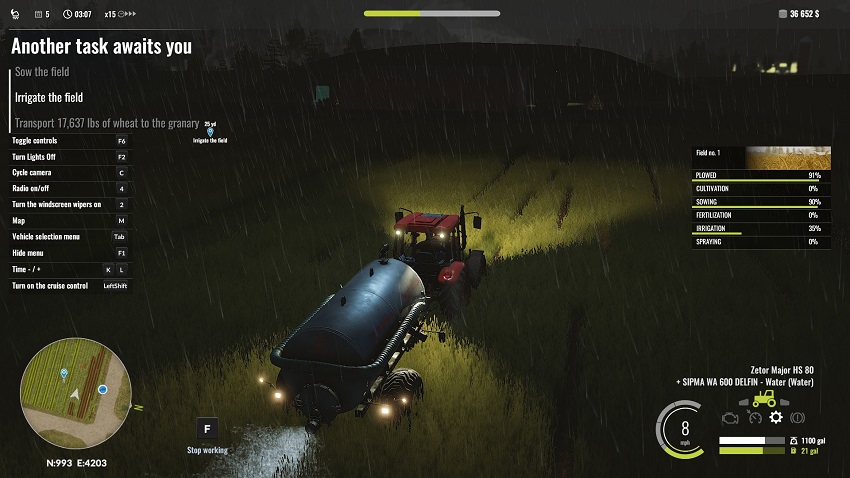Open the circular minimap
This screenshot has width=850, height=478.
(x=75, y=393)
